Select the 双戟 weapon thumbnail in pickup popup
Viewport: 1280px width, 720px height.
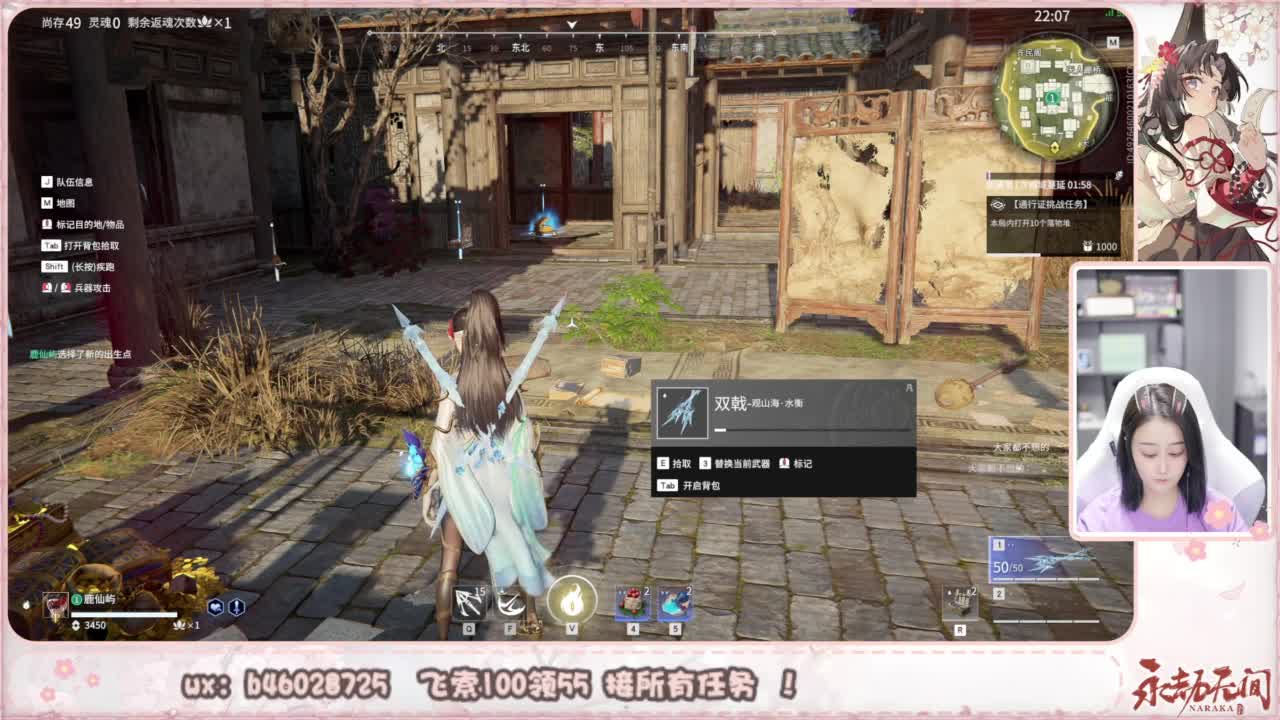682,412
